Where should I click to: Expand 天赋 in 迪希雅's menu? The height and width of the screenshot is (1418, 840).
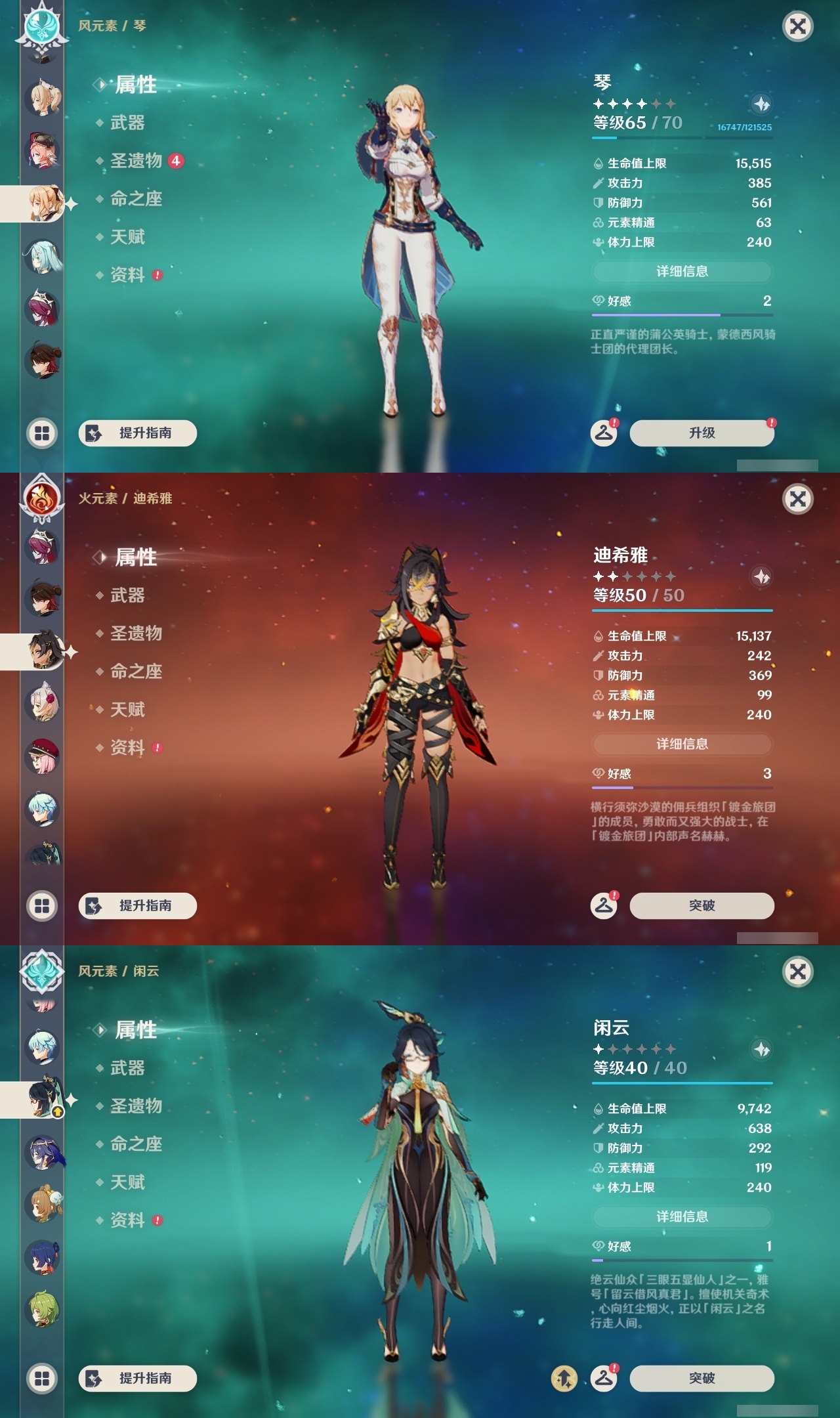(x=129, y=710)
